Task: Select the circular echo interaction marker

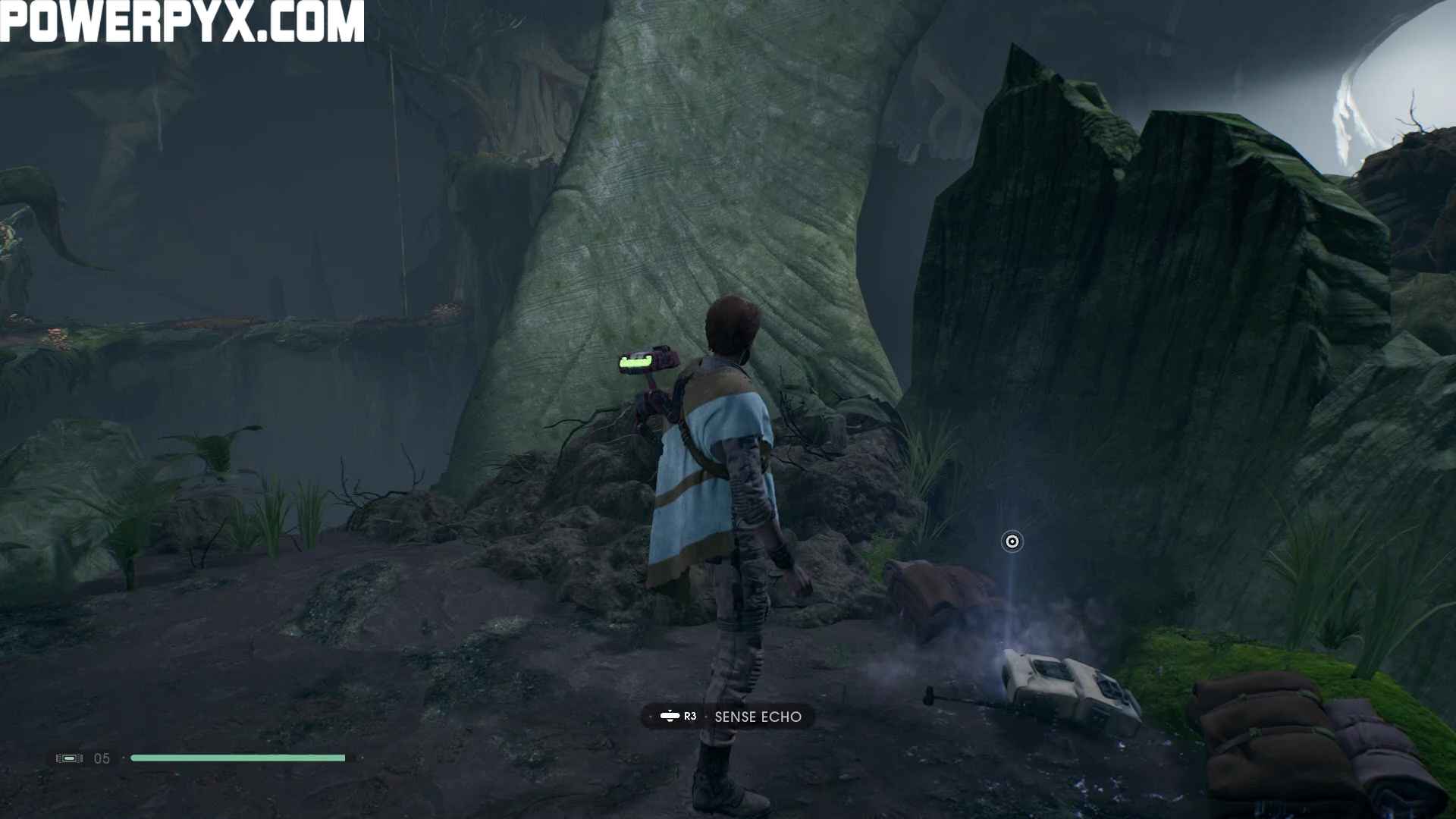Action: (x=1012, y=541)
